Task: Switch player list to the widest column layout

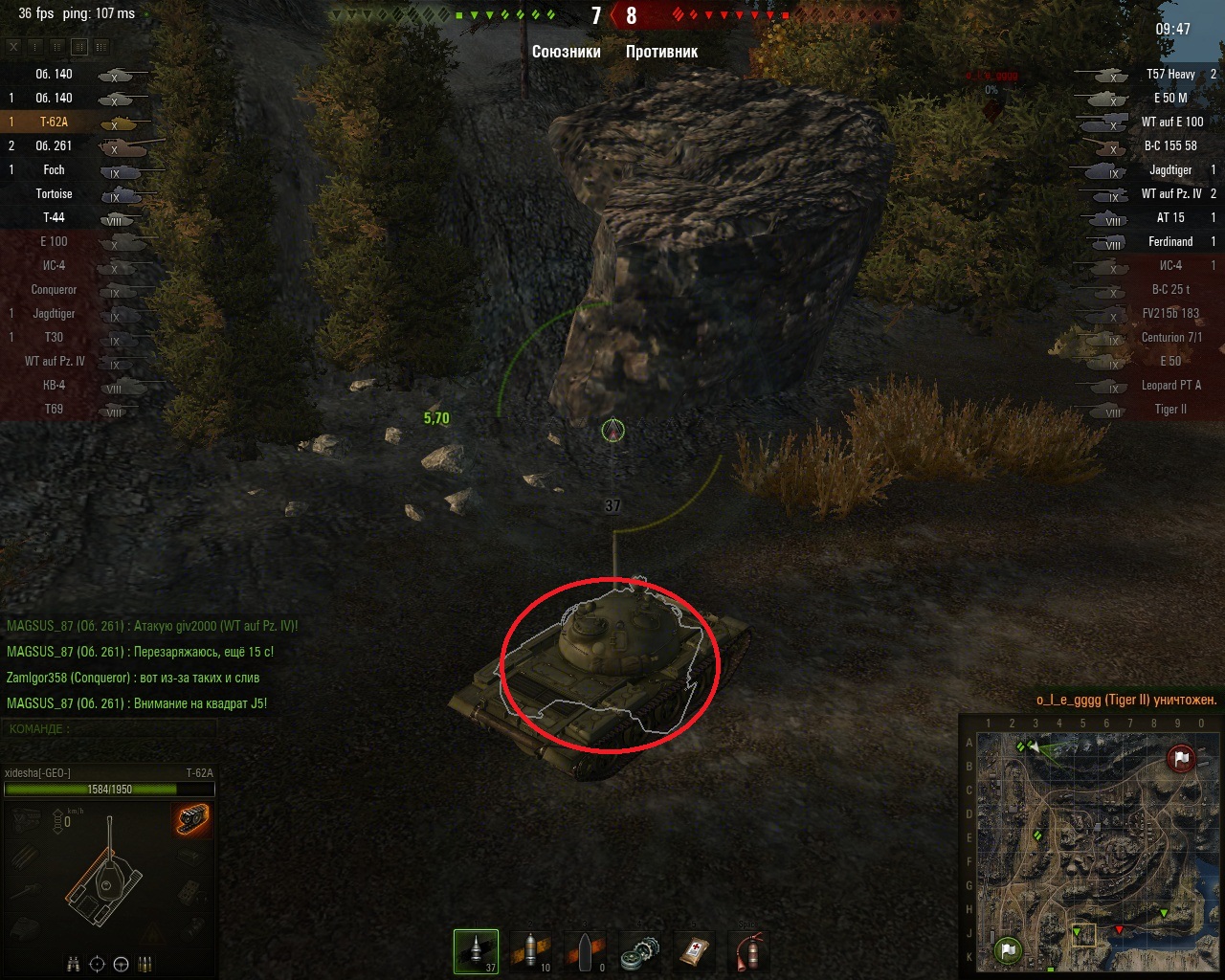Action: 101,47
